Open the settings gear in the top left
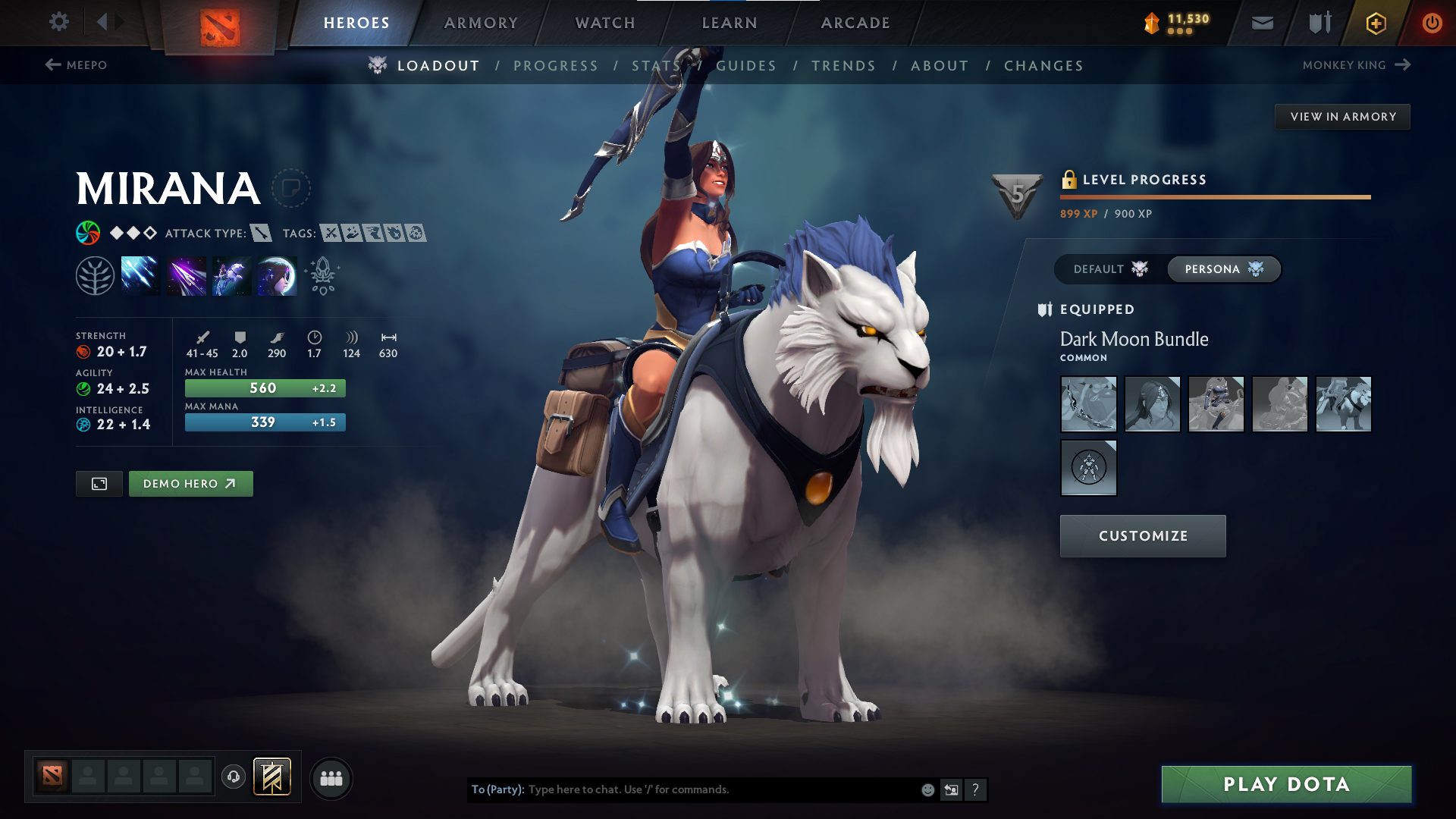Screen dimensions: 1456x819 (59, 22)
